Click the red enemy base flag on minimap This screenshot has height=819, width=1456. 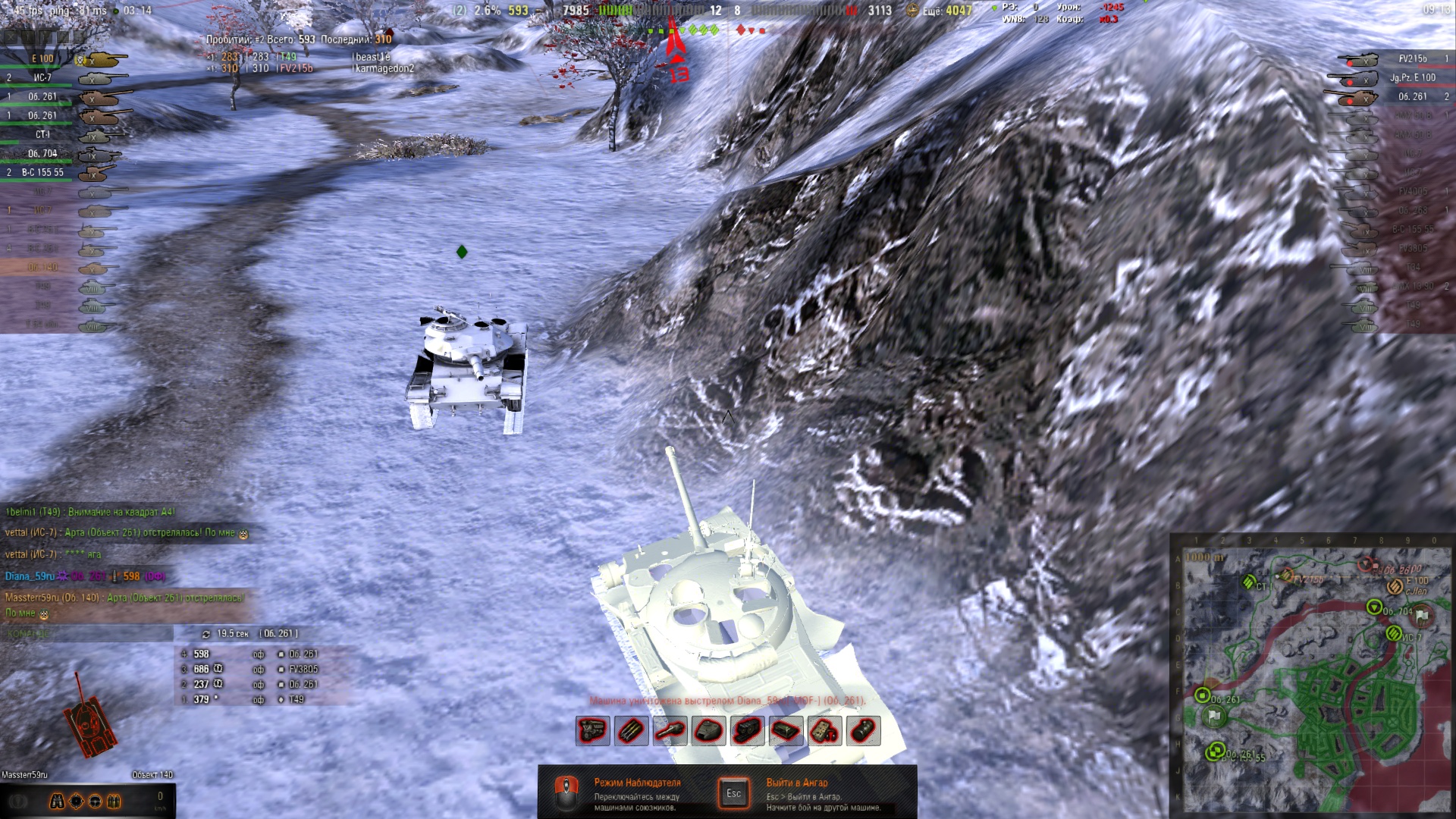point(1422,615)
